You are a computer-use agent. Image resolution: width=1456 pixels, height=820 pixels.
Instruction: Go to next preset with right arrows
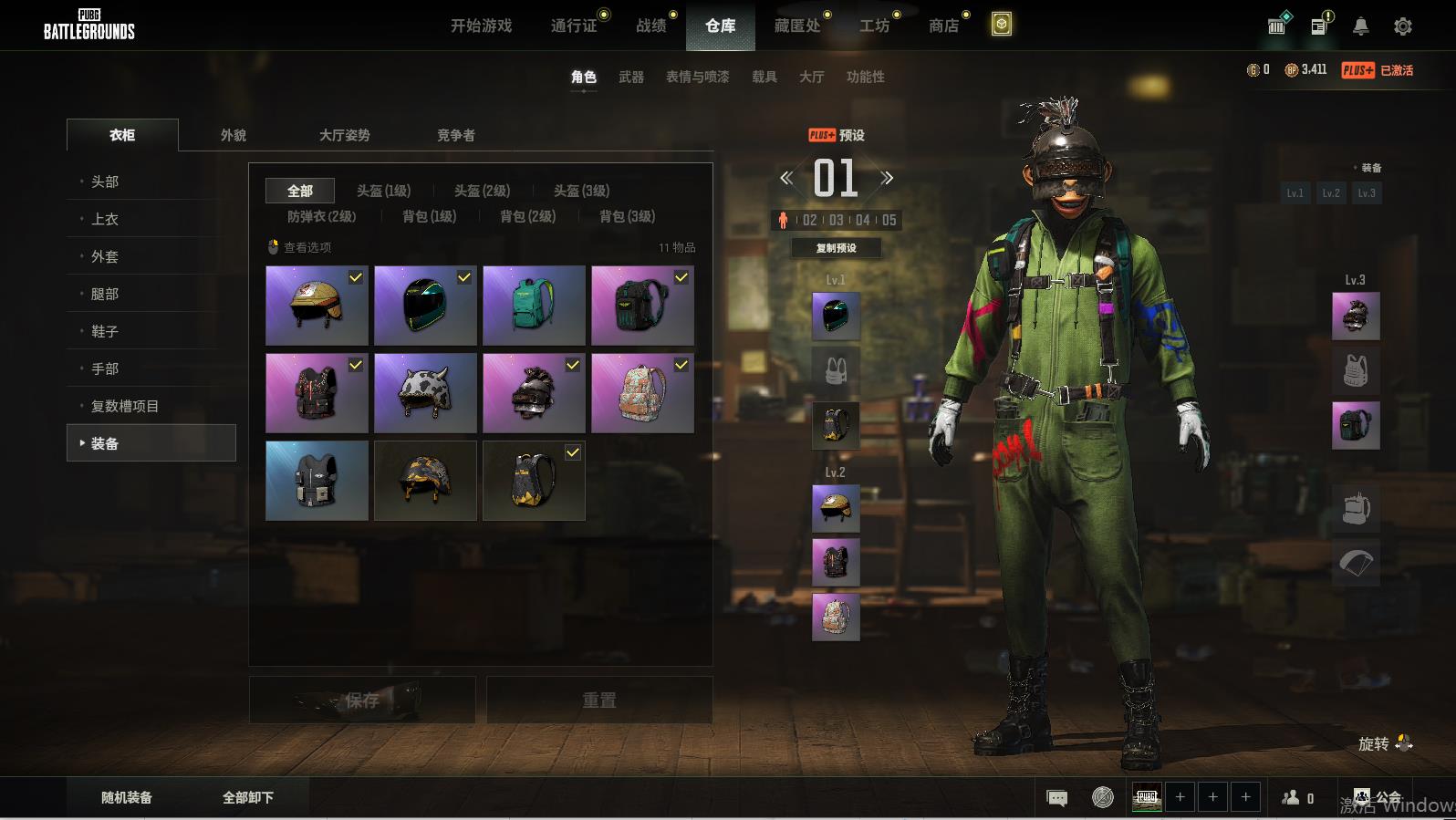pos(887,178)
